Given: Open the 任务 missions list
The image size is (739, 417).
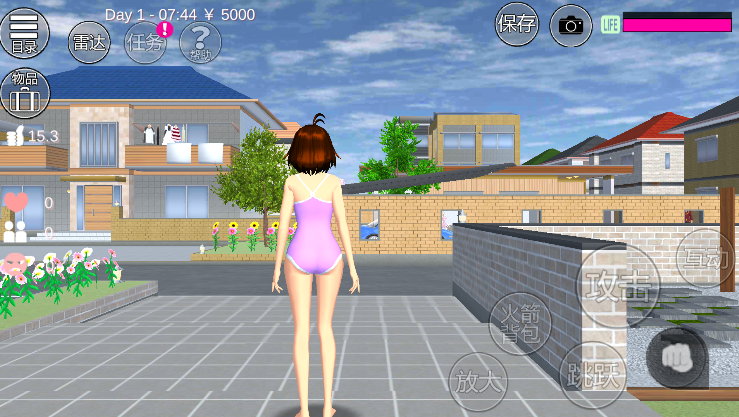Looking at the screenshot, I should point(145,43).
